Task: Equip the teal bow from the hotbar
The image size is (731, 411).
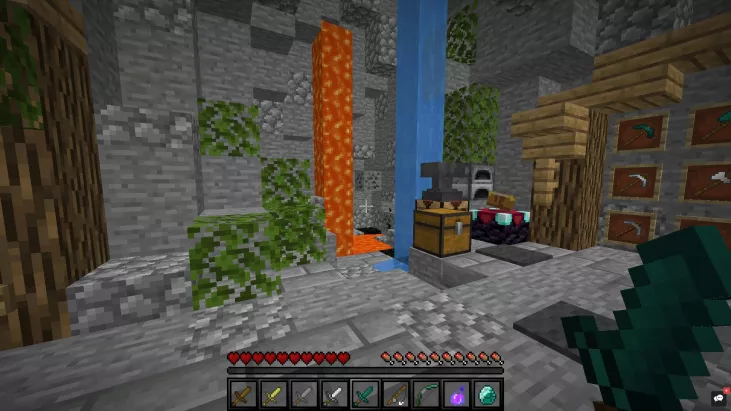Action: pyautogui.click(x=424, y=395)
